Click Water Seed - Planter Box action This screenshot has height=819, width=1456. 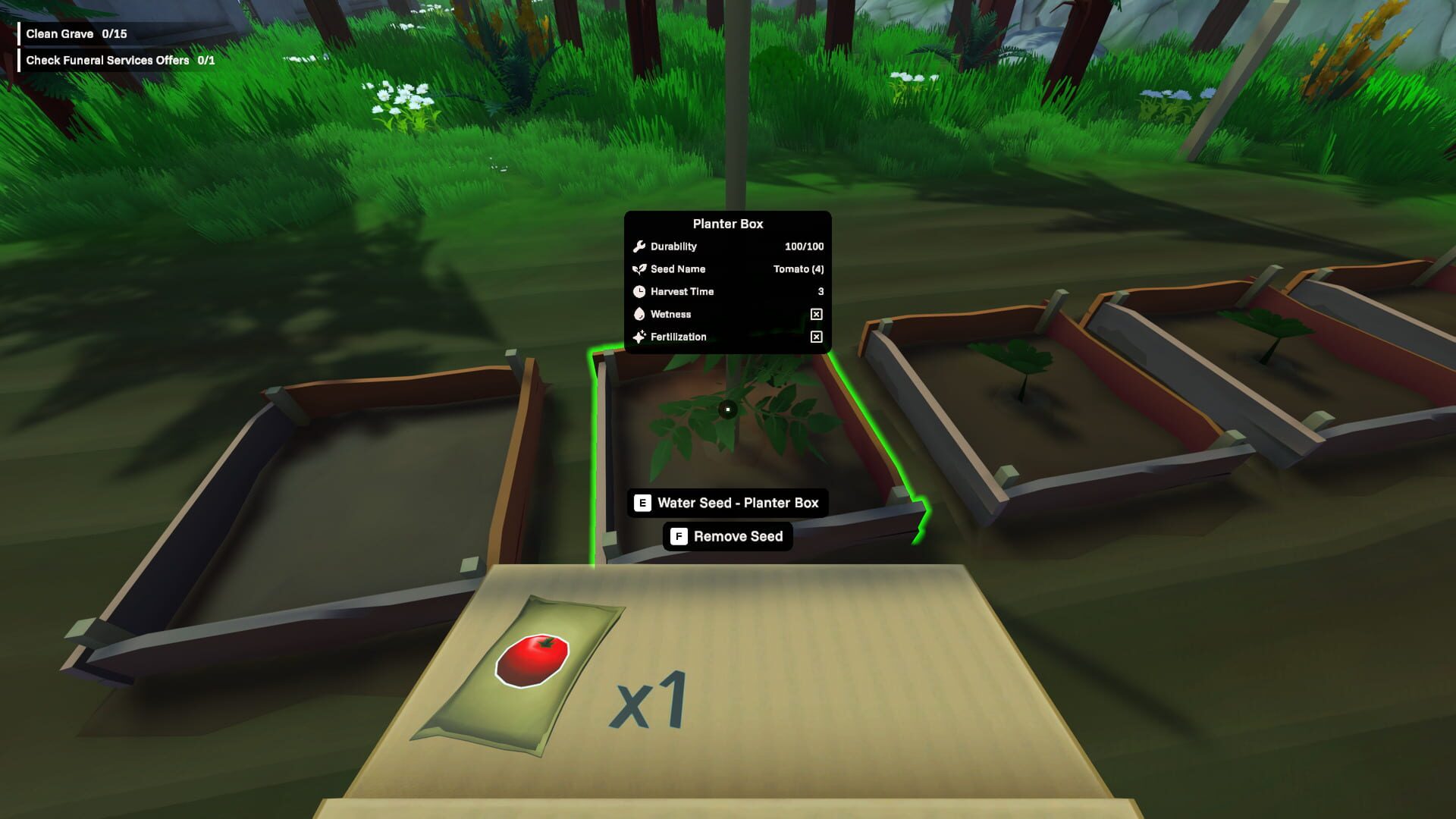coord(726,502)
